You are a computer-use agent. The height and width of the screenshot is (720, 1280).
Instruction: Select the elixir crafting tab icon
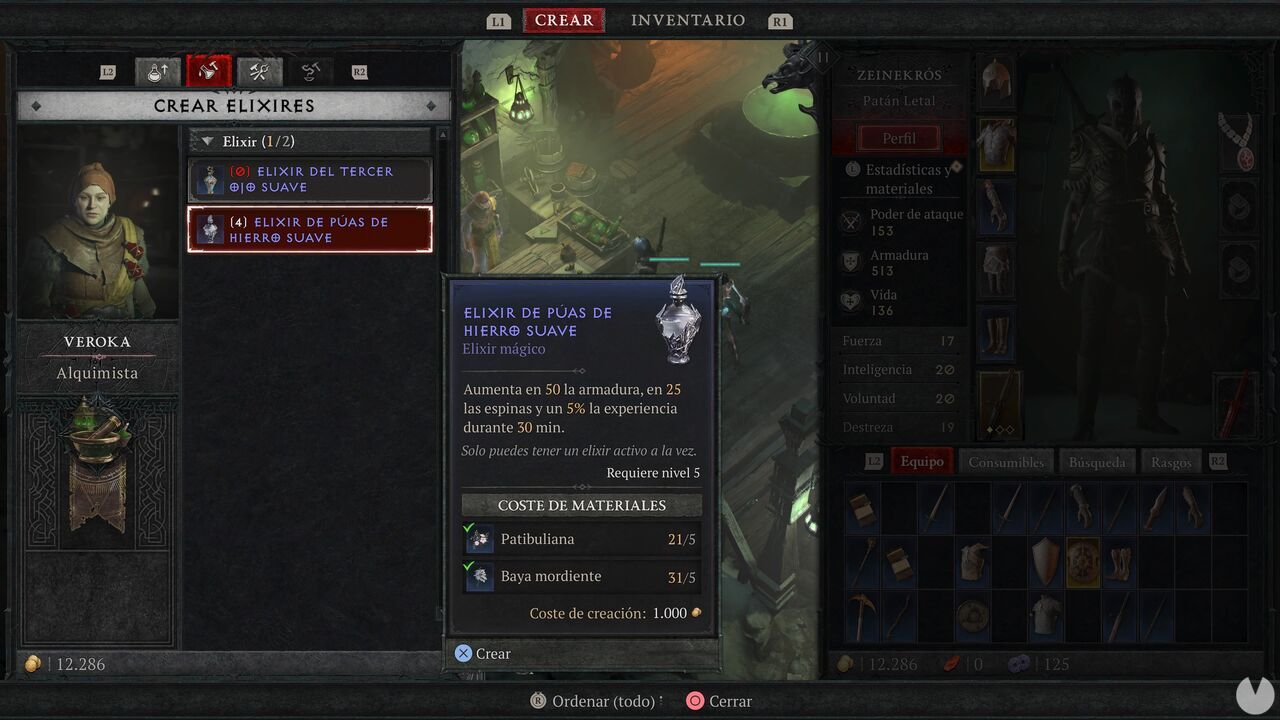point(209,72)
